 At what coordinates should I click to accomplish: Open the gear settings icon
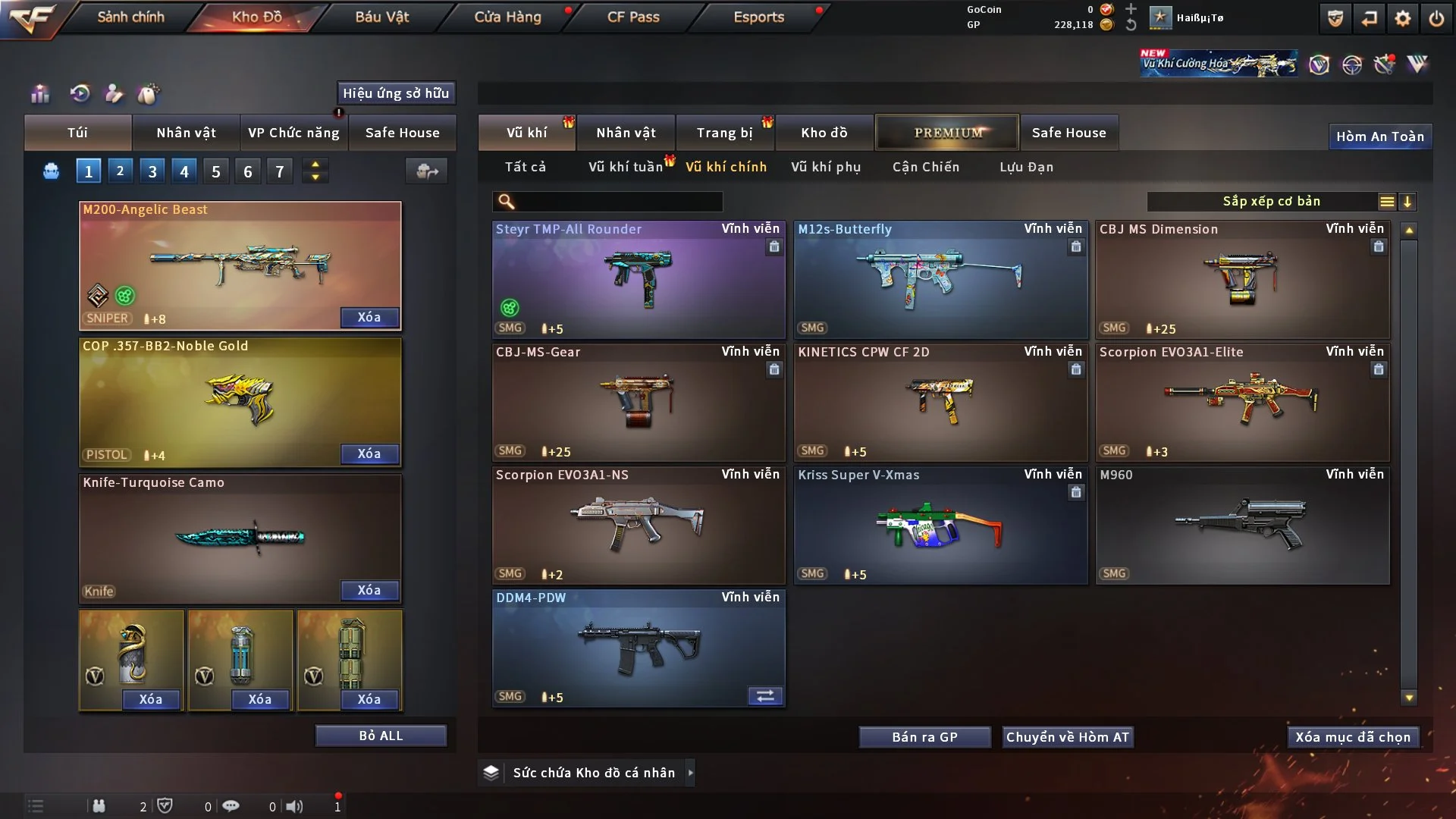1402,18
